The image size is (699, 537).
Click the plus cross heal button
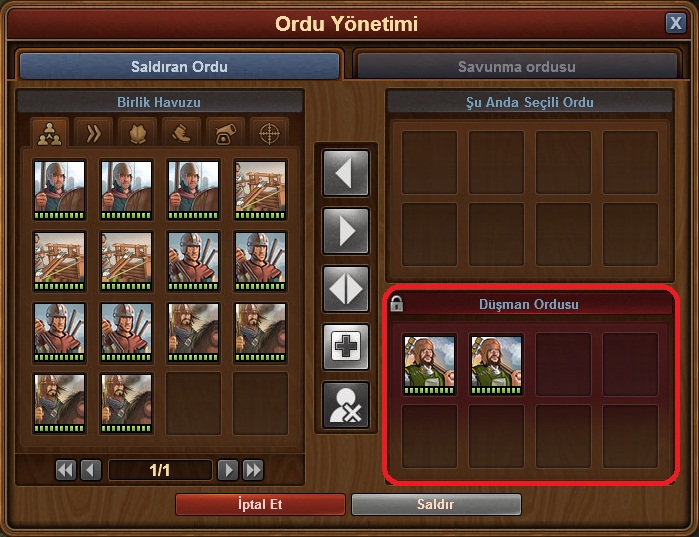(345, 347)
